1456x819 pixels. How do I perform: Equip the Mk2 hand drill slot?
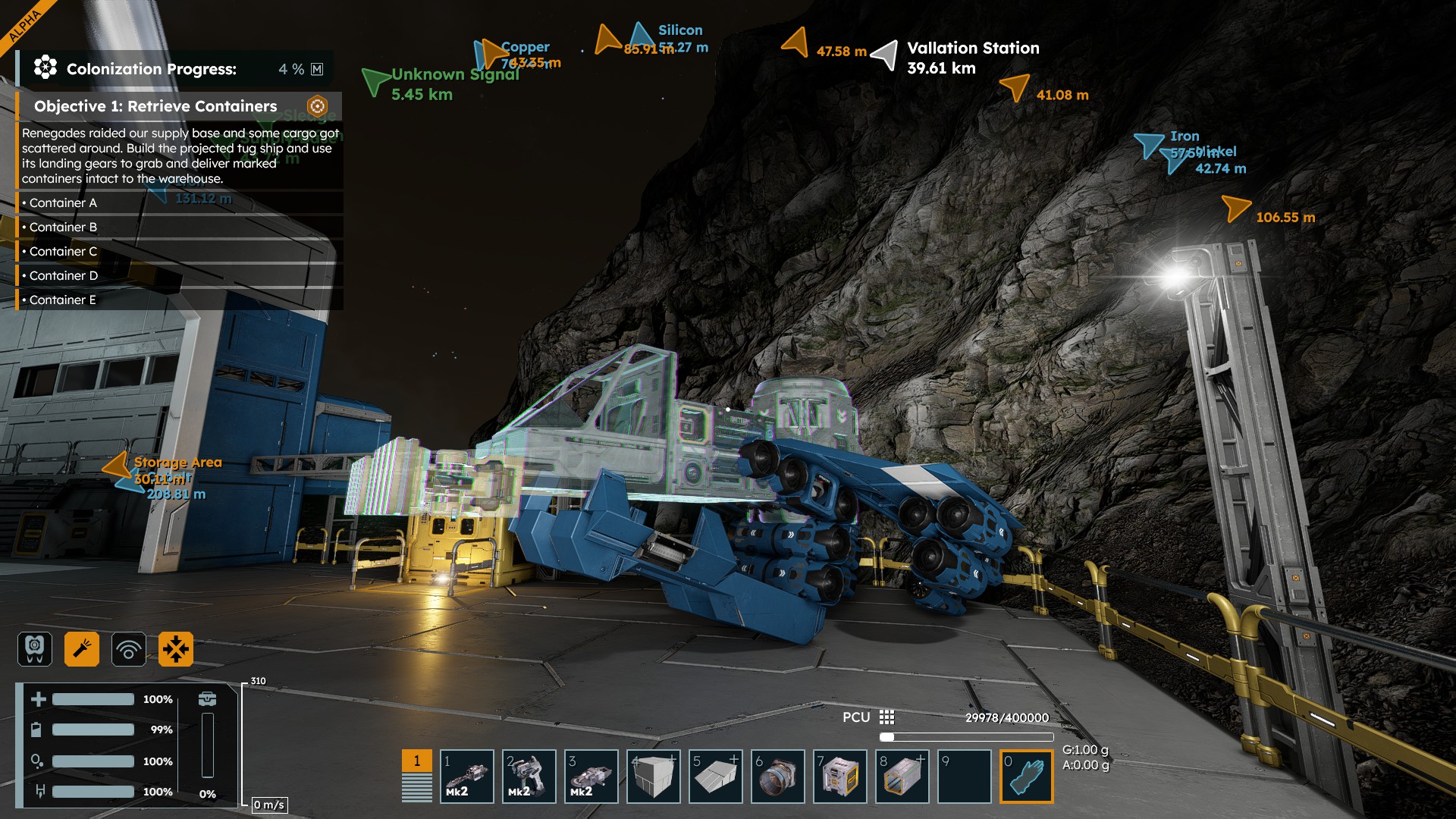[x=529, y=776]
